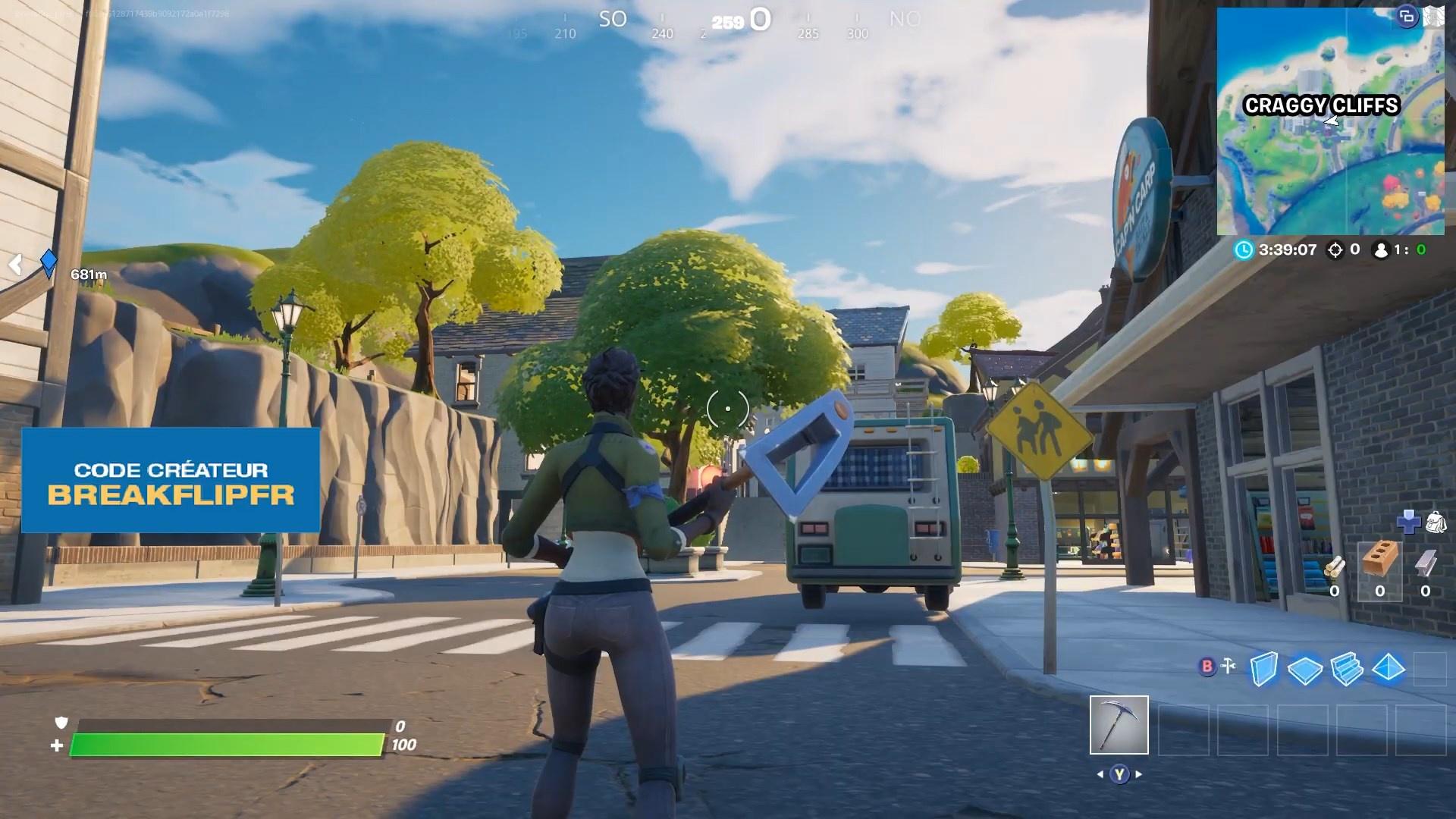Click the purple cross icon above the backpack
Screen dimensions: 1456x819
coord(1408,522)
